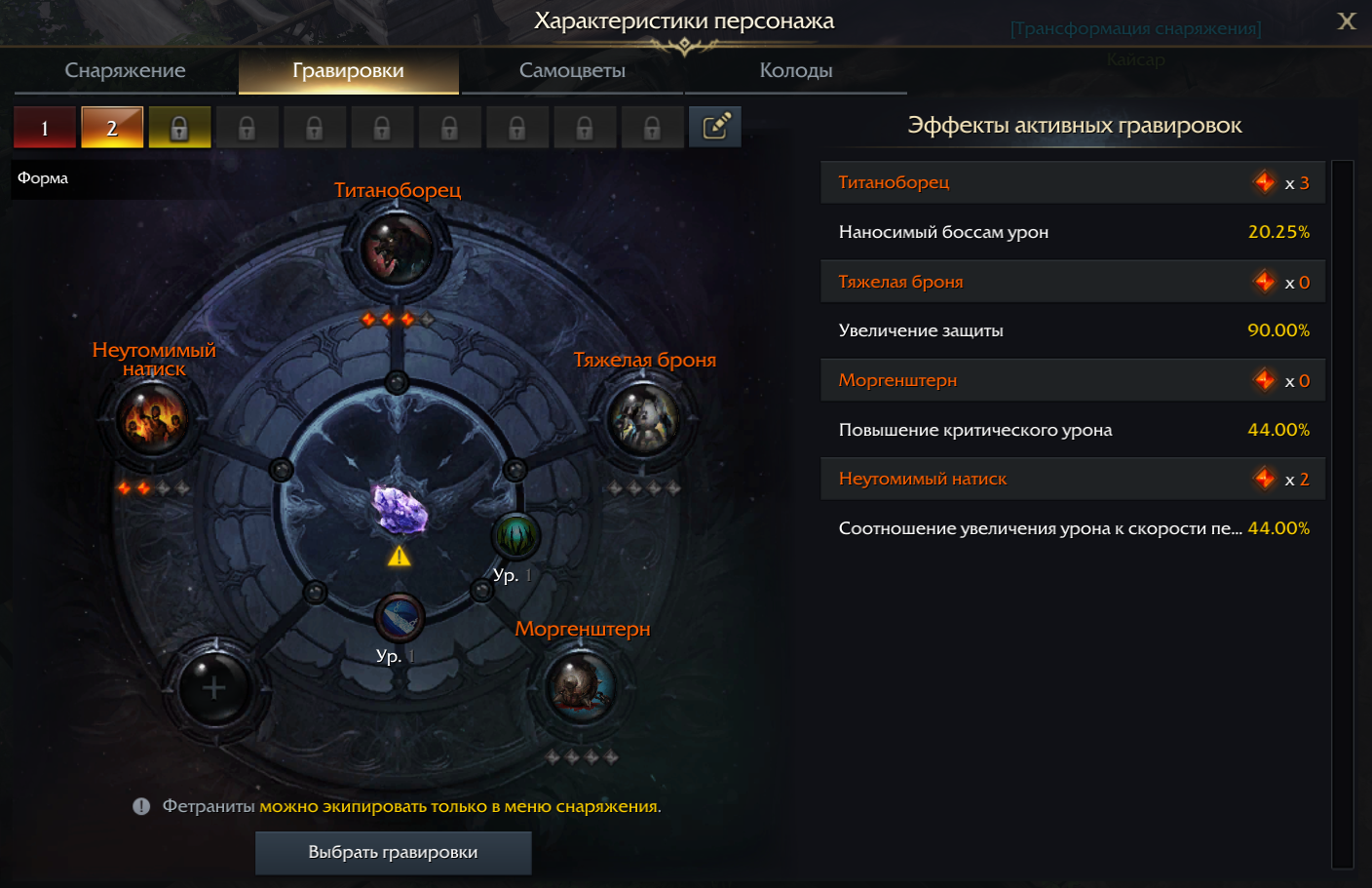Click the Титаноборец row in active effects
Screen dimensions: 1372x888
[1072, 182]
